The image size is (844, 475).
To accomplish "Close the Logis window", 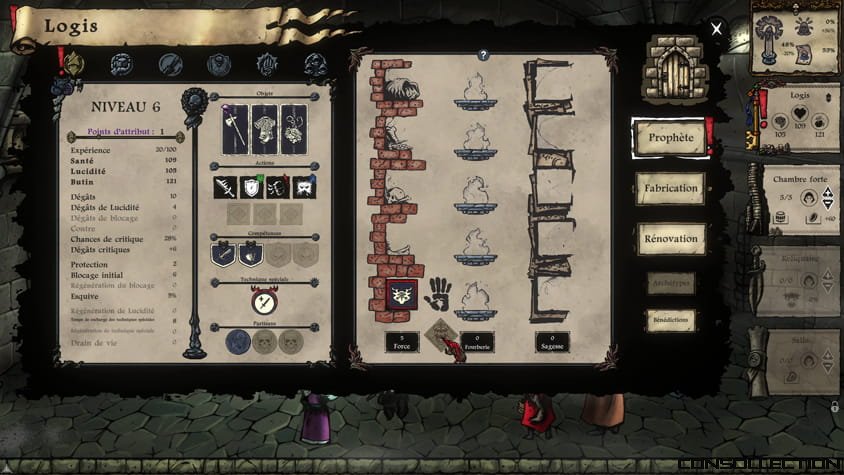I will pos(716,29).
